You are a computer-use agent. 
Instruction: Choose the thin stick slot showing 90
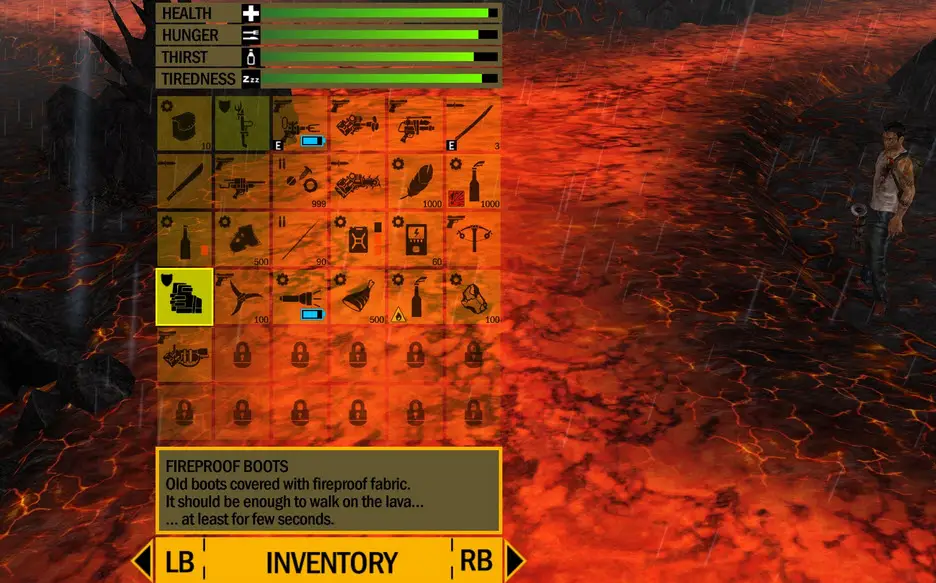[x=300, y=239]
